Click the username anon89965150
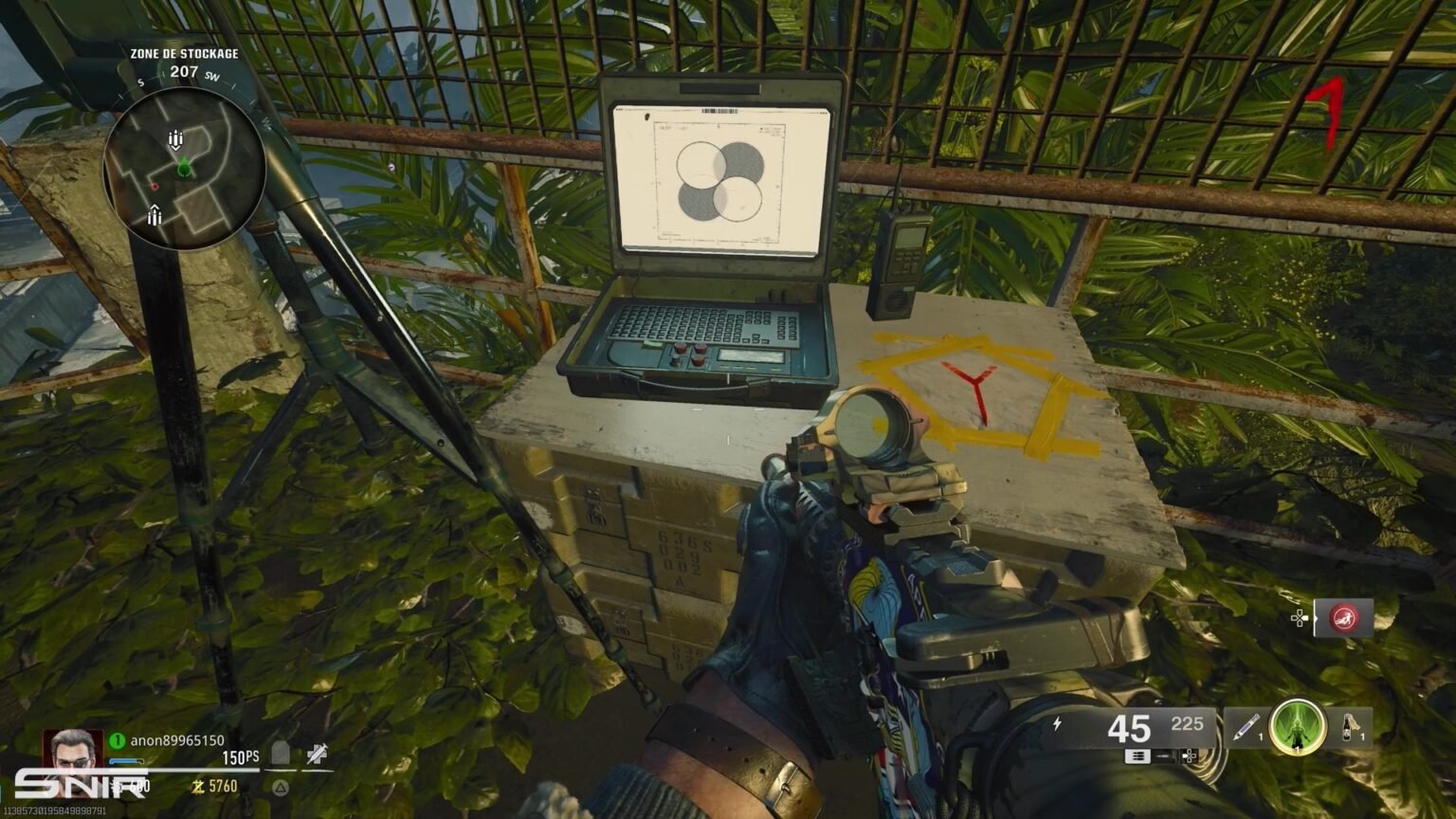Screen dimensions: 1456x819 point(180,739)
